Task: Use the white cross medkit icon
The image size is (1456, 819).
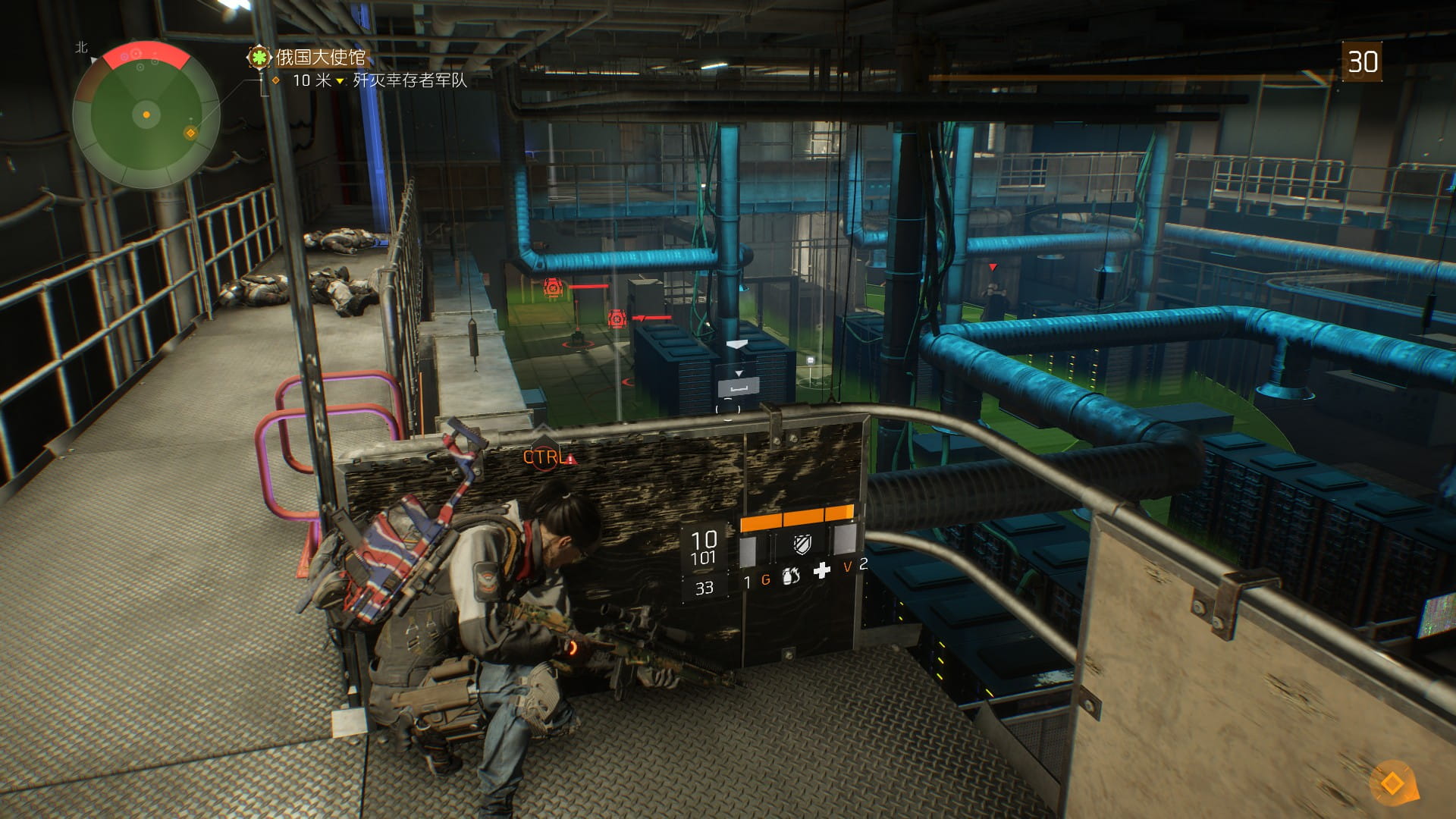Action: pyautogui.click(x=821, y=571)
